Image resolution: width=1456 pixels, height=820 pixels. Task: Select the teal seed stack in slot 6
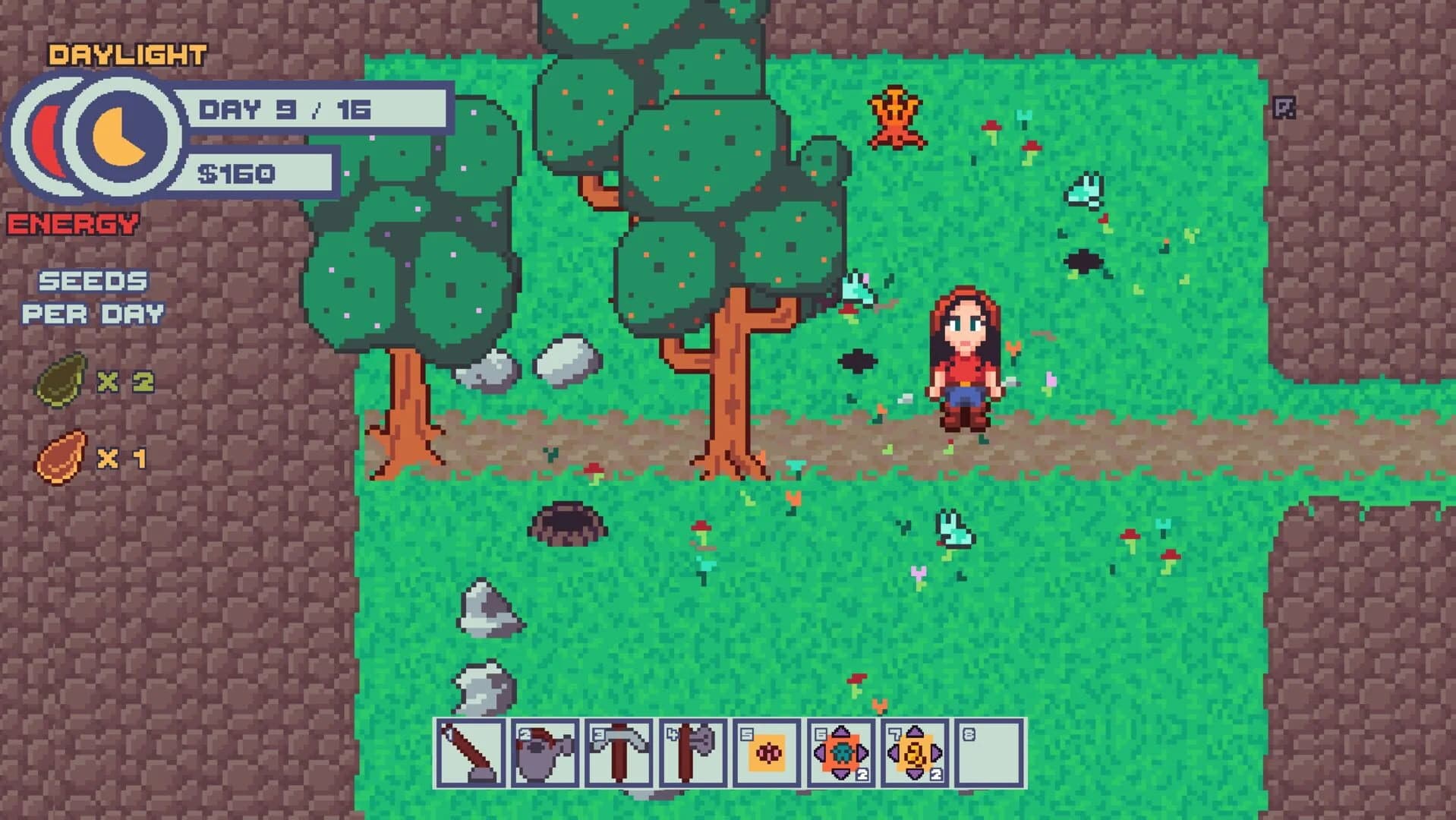[x=841, y=754]
